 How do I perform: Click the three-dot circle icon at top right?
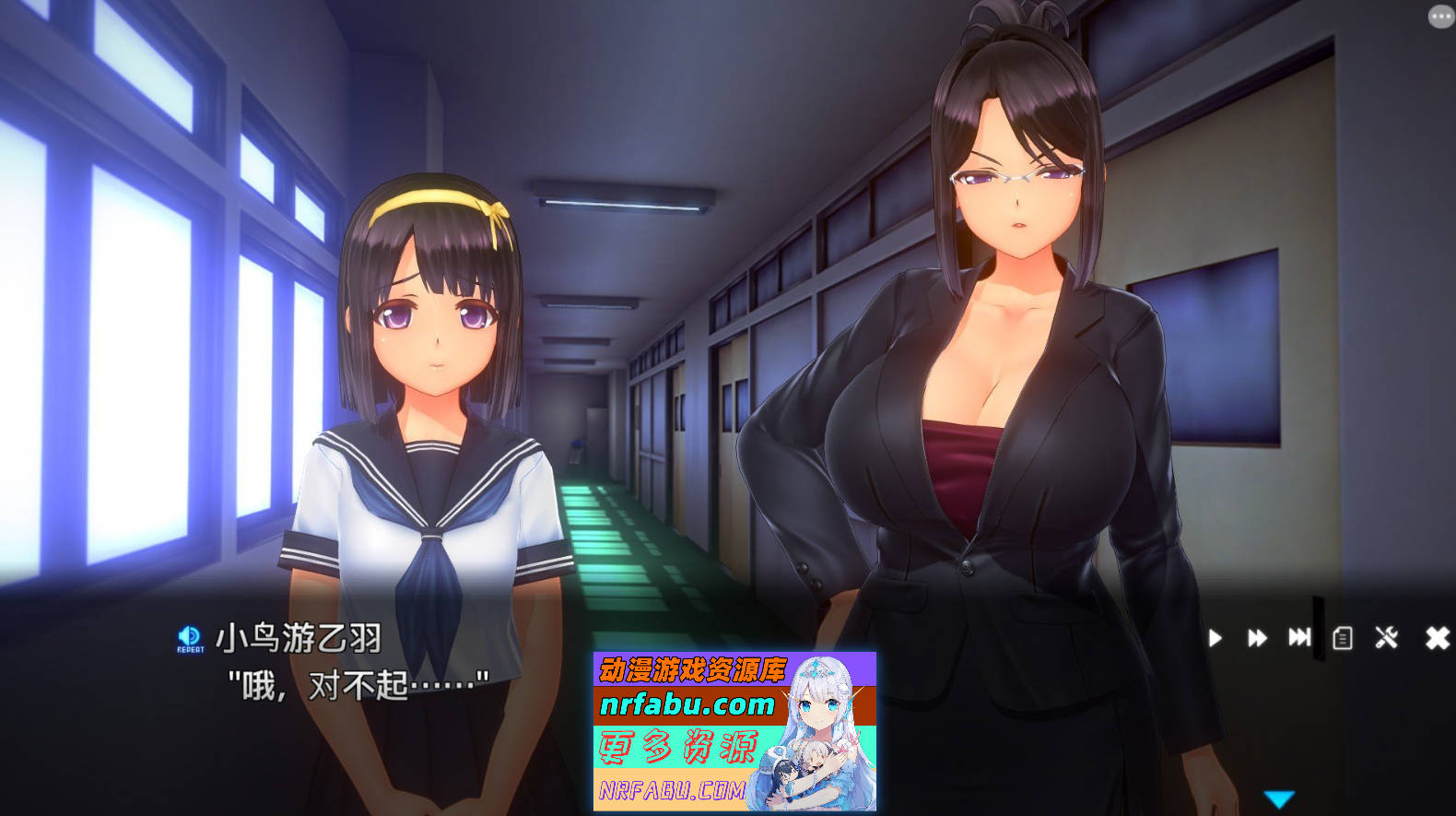[x=1439, y=15]
